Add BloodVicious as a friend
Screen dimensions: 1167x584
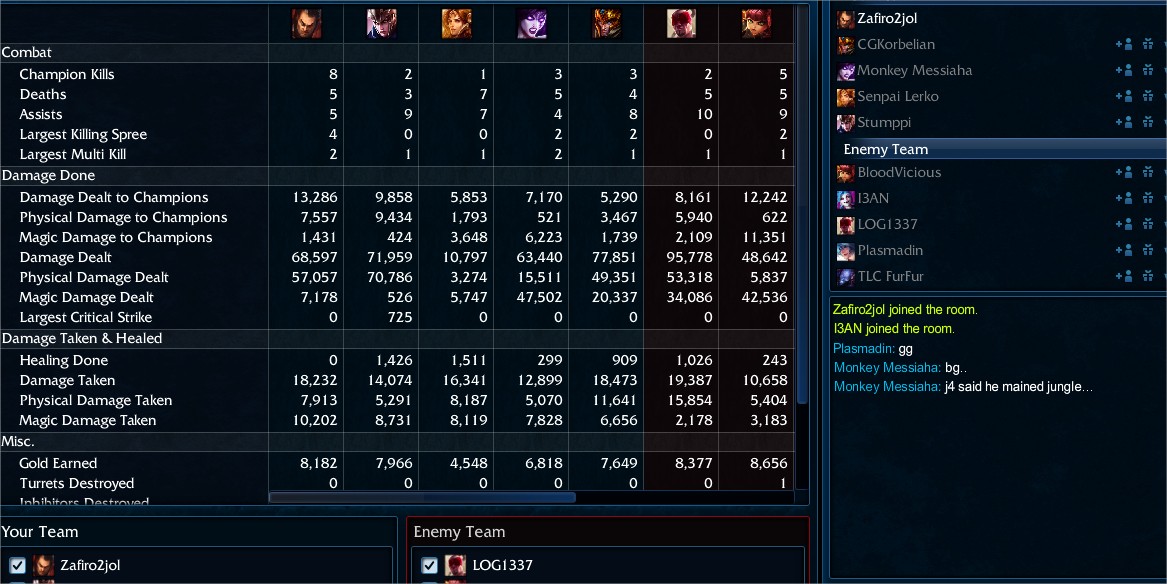point(1123,172)
